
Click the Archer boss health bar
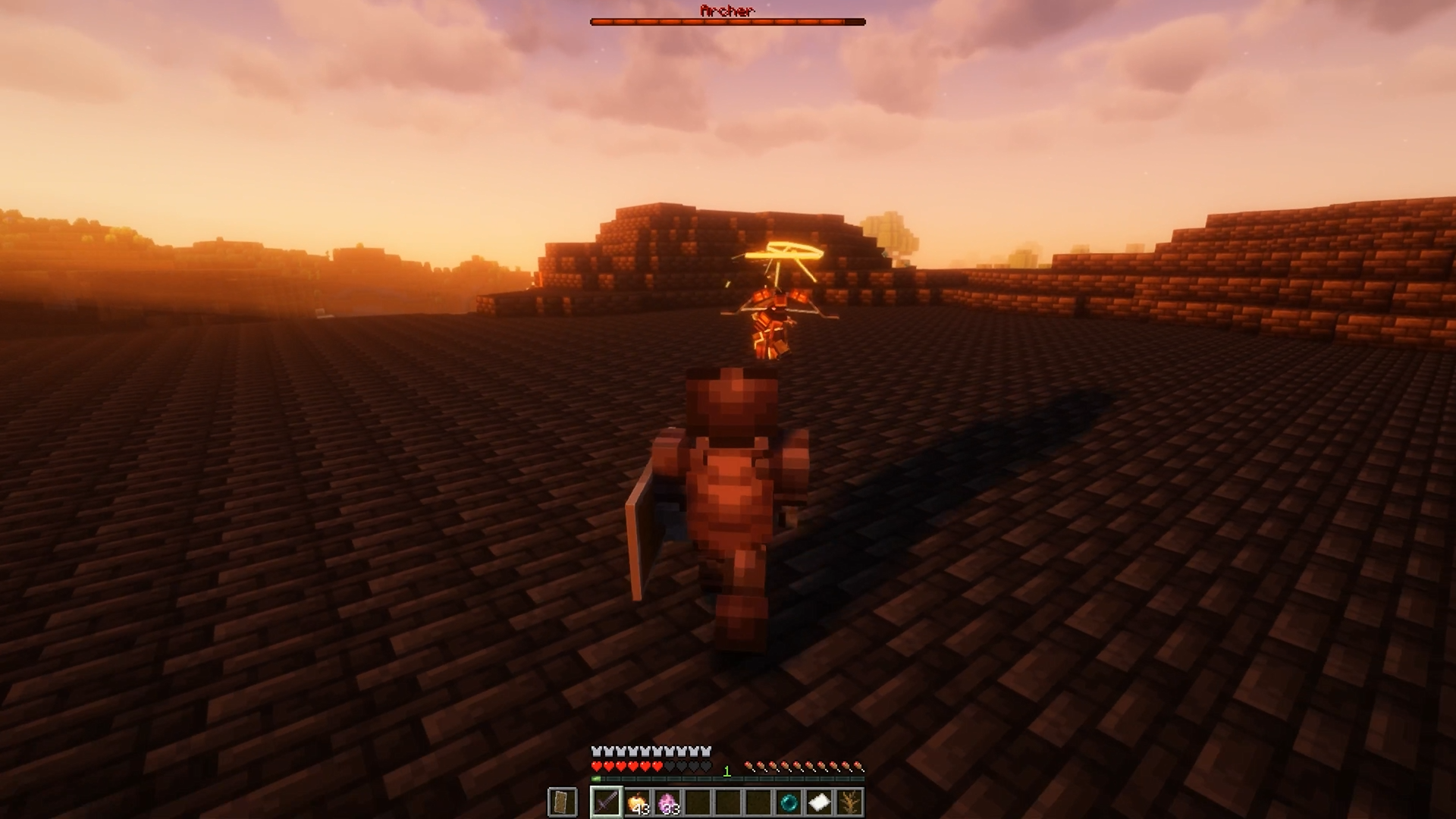pos(727,21)
